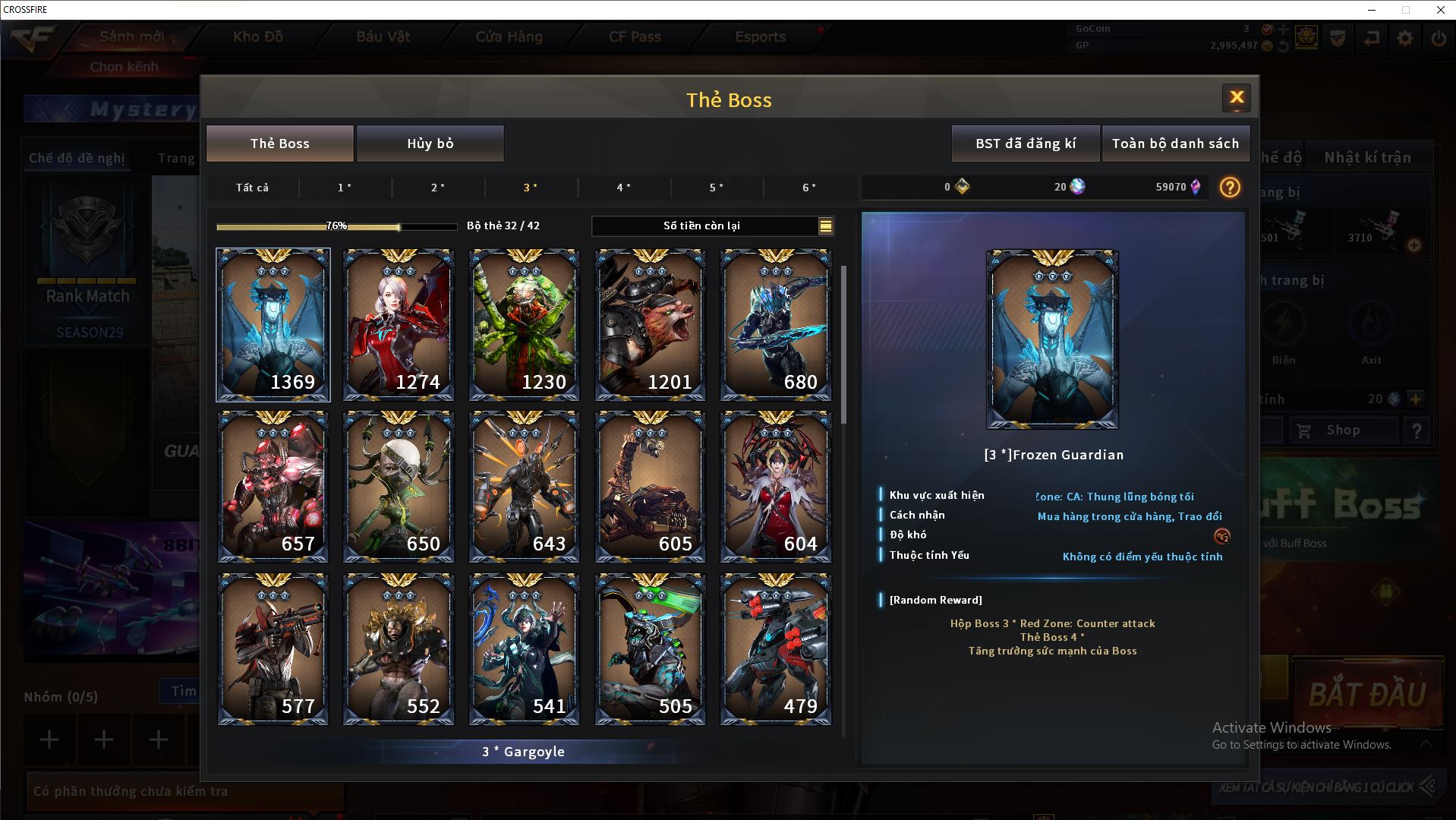Choose the armored bear card 1201
This screenshot has height=820, width=1456.
point(650,324)
